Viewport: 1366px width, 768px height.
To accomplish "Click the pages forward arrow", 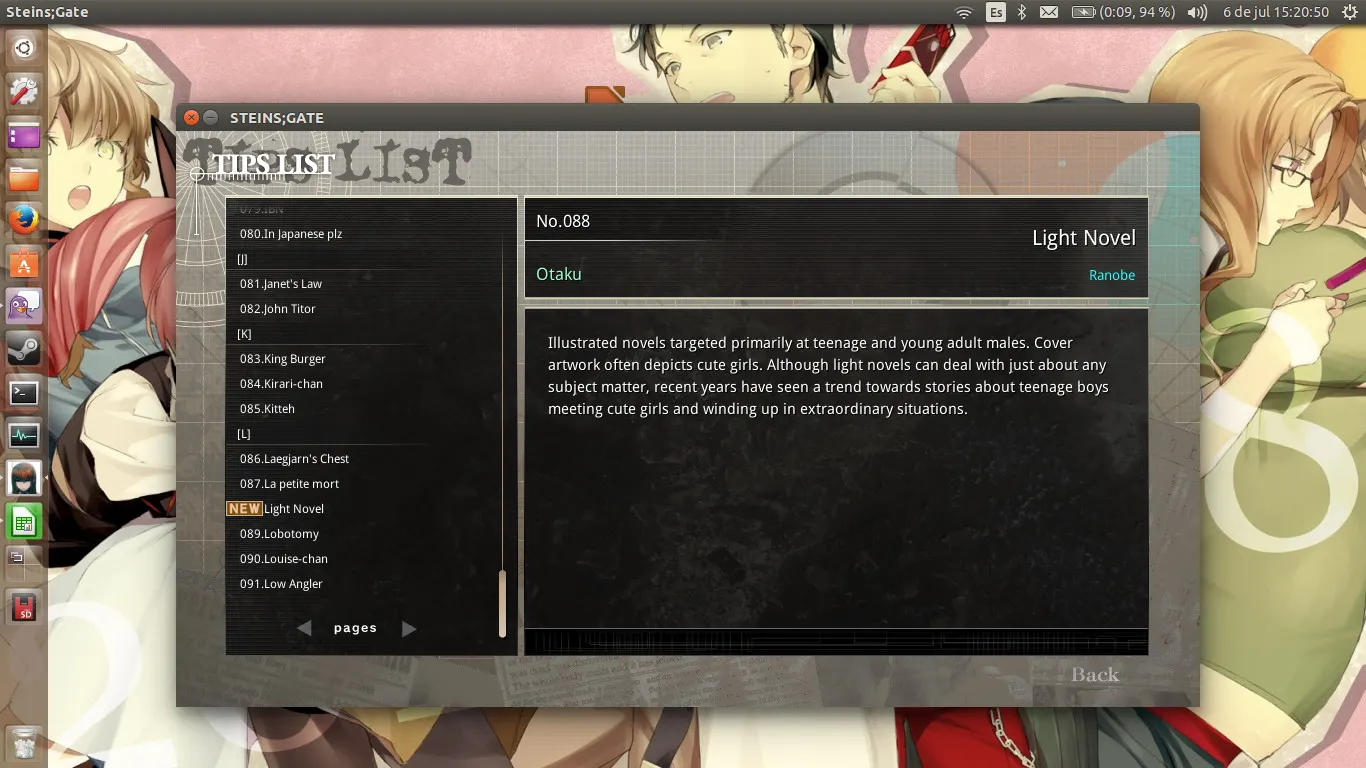I will [409, 628].
